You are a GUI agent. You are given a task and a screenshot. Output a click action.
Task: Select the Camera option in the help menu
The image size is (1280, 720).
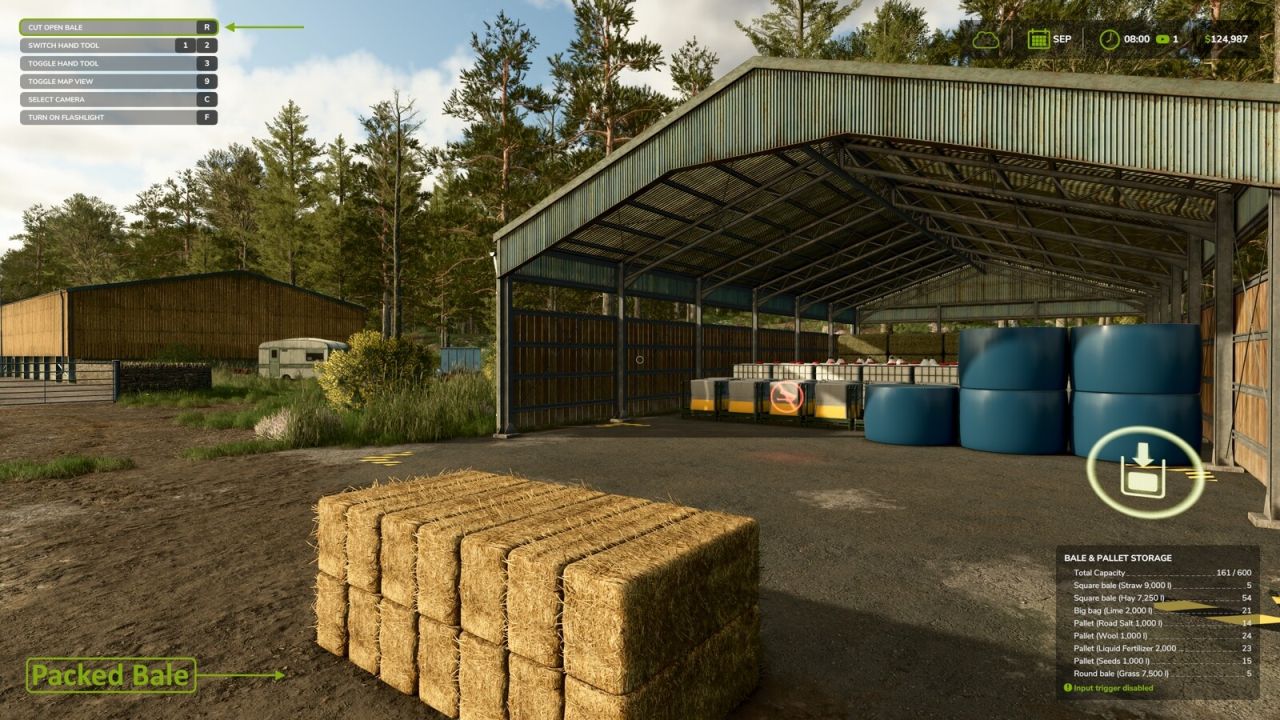tap(115, 99)
